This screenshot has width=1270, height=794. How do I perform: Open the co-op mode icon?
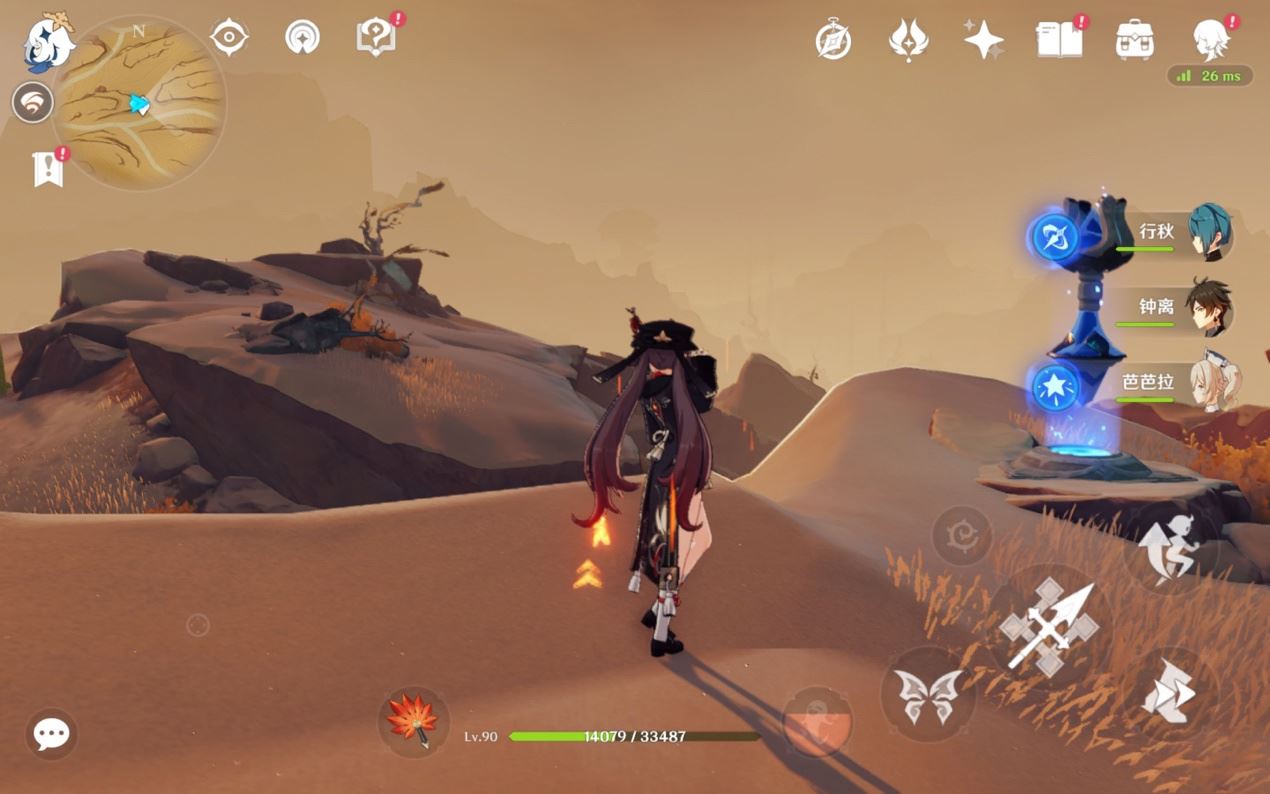pos(33,102)
